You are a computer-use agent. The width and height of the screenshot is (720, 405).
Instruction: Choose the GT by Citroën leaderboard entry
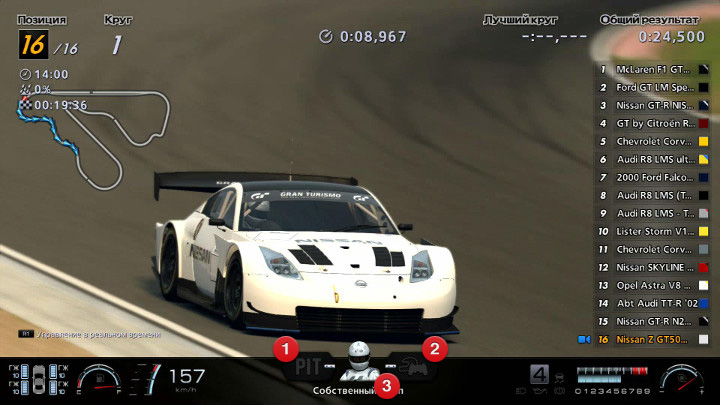point(654,123)
